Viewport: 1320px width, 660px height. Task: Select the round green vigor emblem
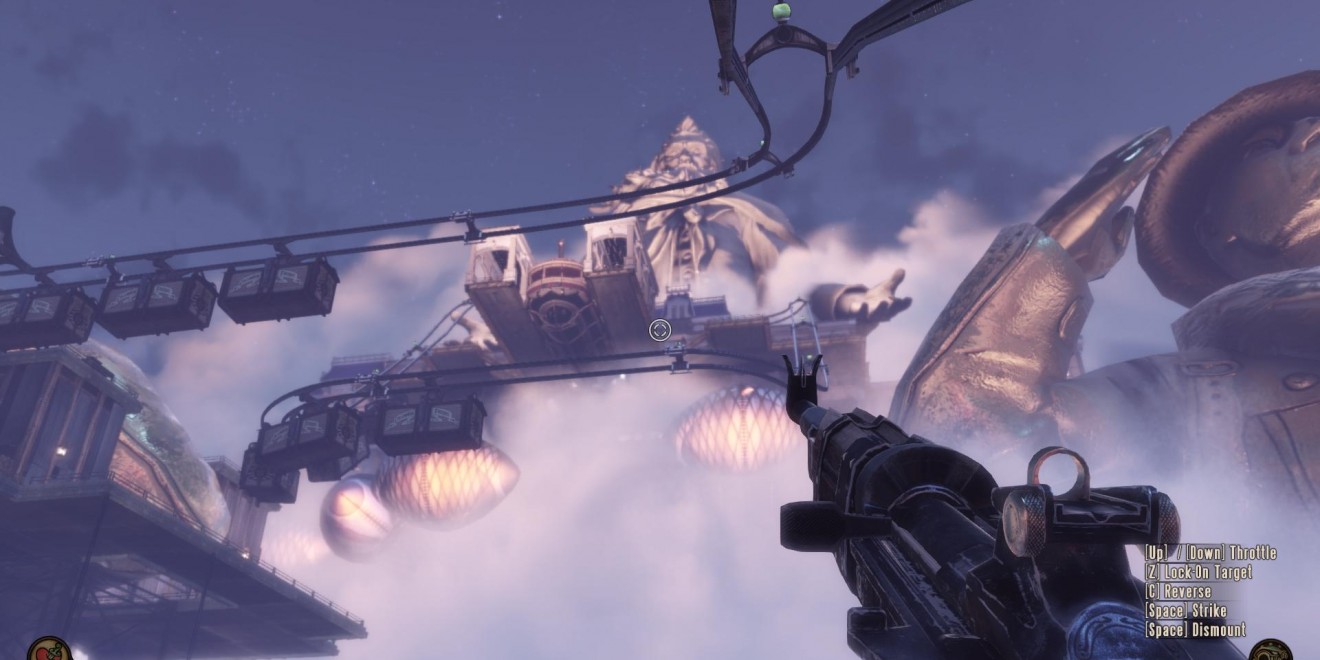point(1272,651)
